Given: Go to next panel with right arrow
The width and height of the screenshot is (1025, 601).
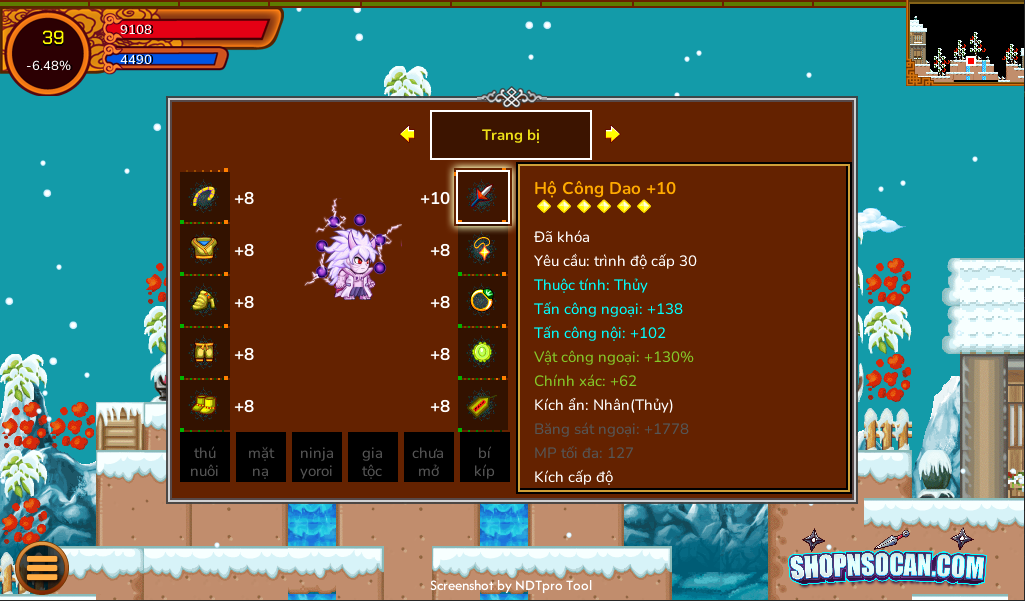Looking at the screenshot, I should 612,134.
